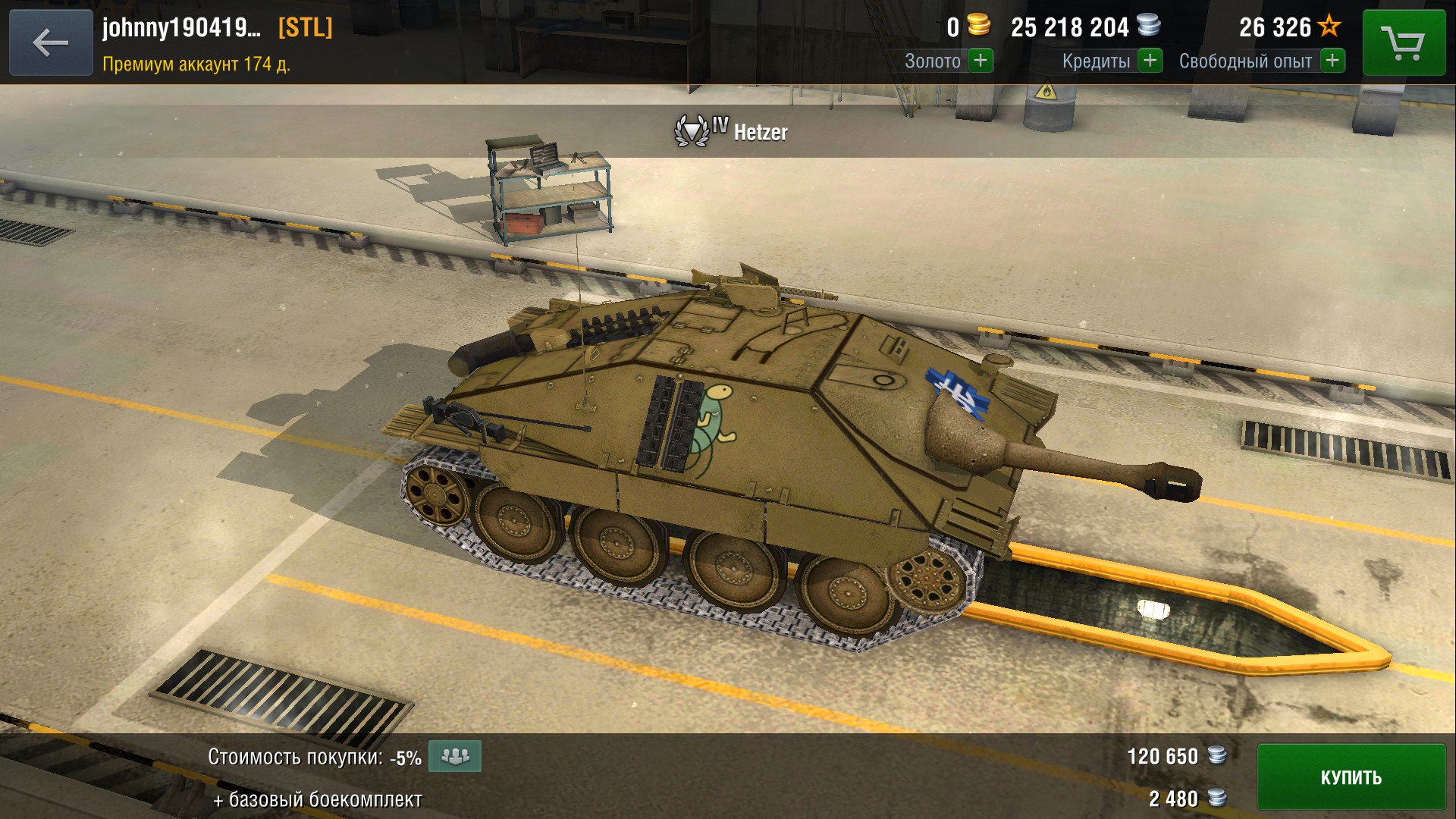The height and width of the screenshot is (819, 1456).
Task: Open the crew discount icon by purchase cost
Action: click(x=455, y=756)
